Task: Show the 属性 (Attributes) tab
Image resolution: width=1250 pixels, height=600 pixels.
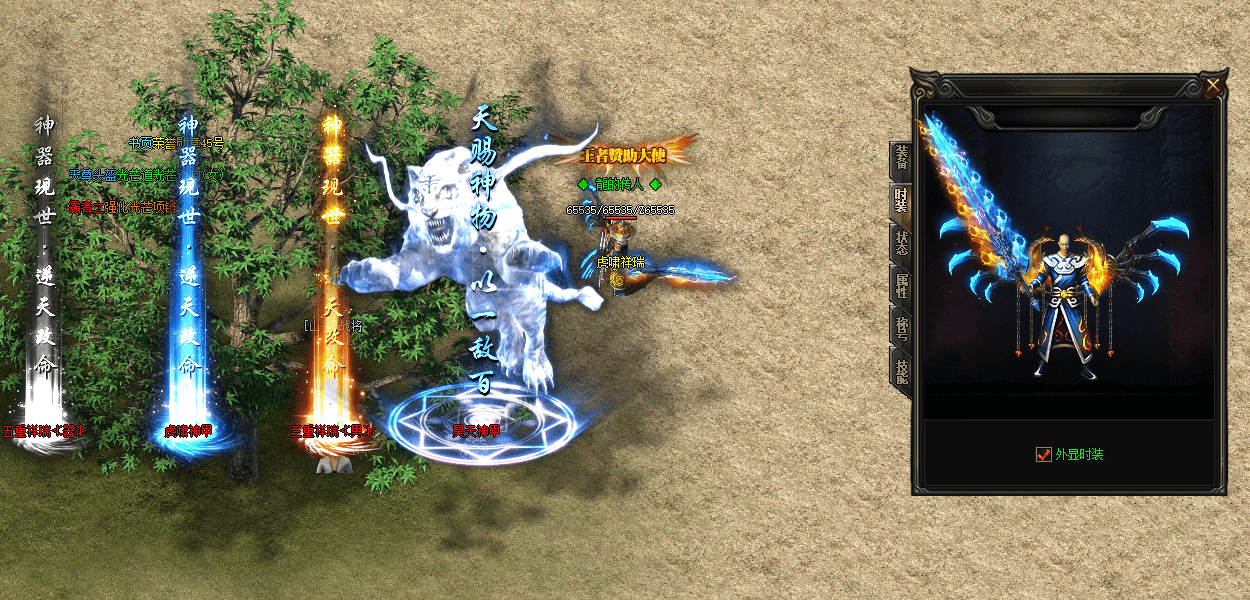Action: tap(901, 287)
